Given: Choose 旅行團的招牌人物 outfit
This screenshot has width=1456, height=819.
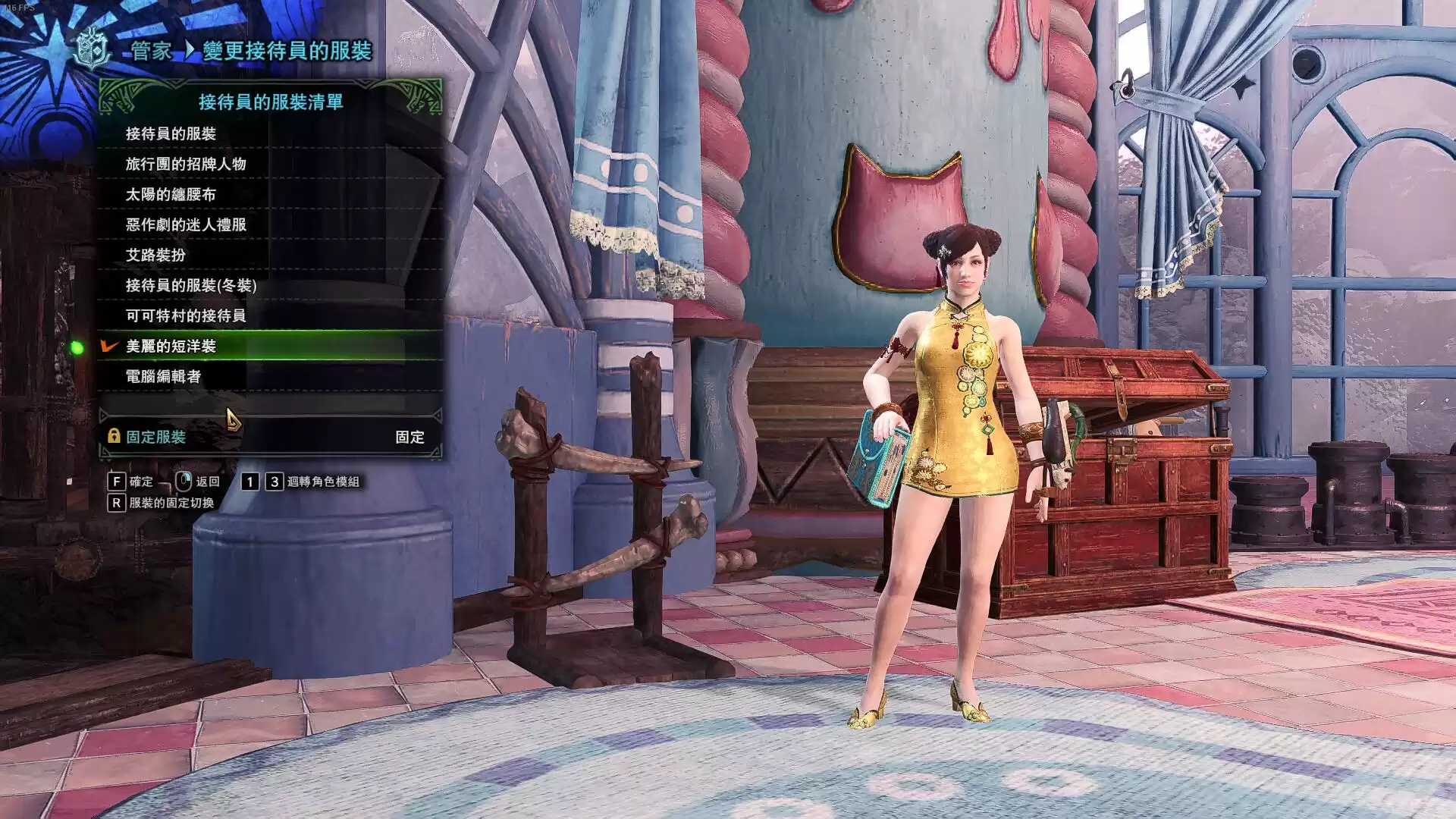Looking at the screenshot, I should (186, 164).
